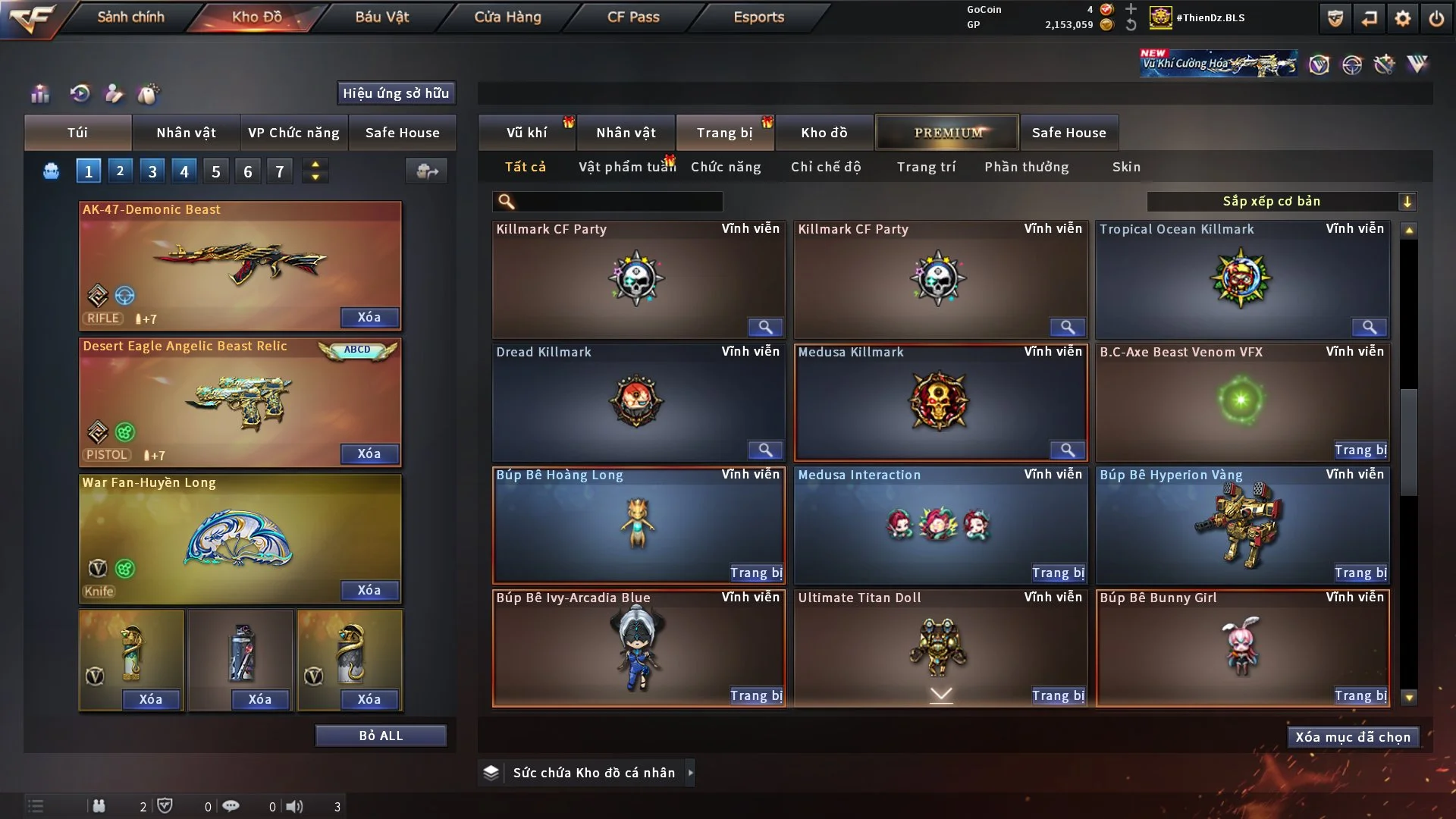Unequip everything with Bỏ ALL

(x=381, y=736)
